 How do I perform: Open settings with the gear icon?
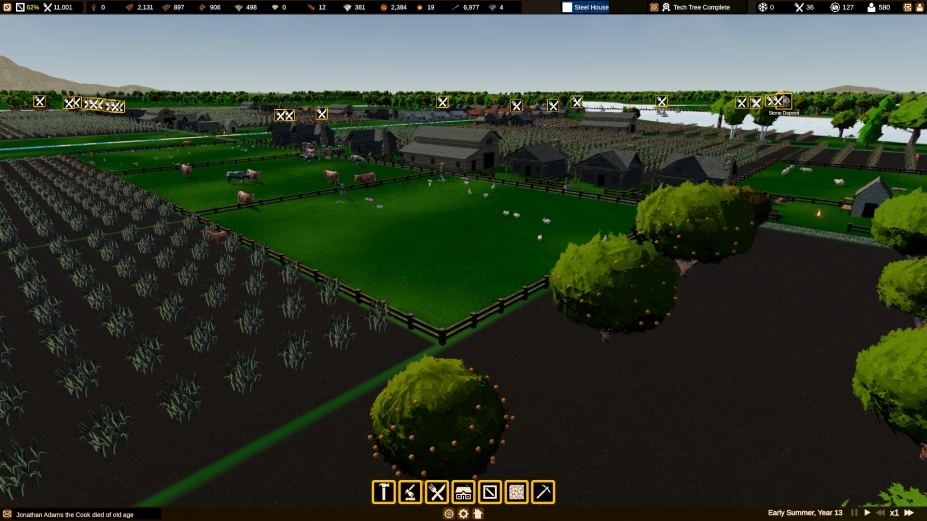(x=463, y=514)
